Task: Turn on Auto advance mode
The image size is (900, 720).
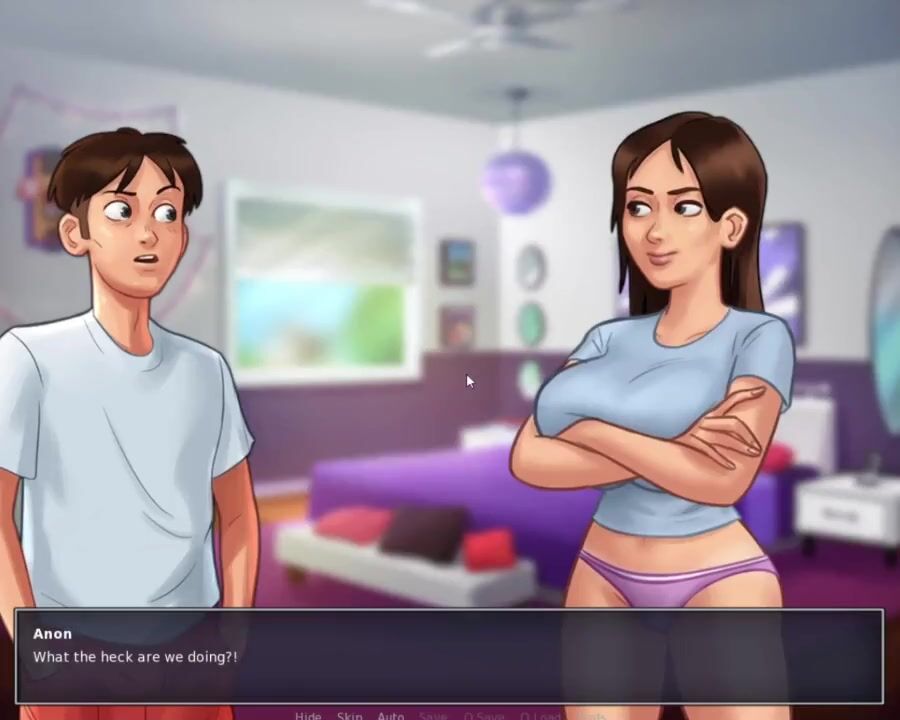Action: 390,716
